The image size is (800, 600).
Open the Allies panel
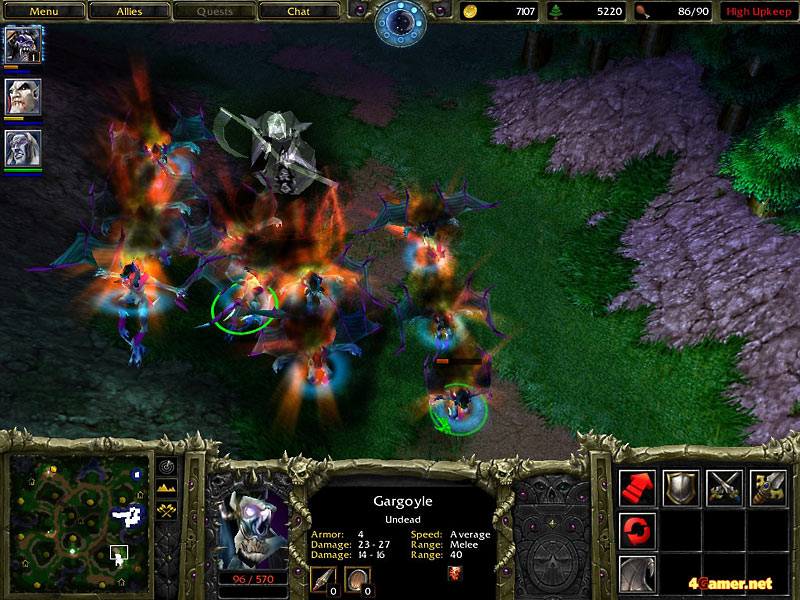127,12
